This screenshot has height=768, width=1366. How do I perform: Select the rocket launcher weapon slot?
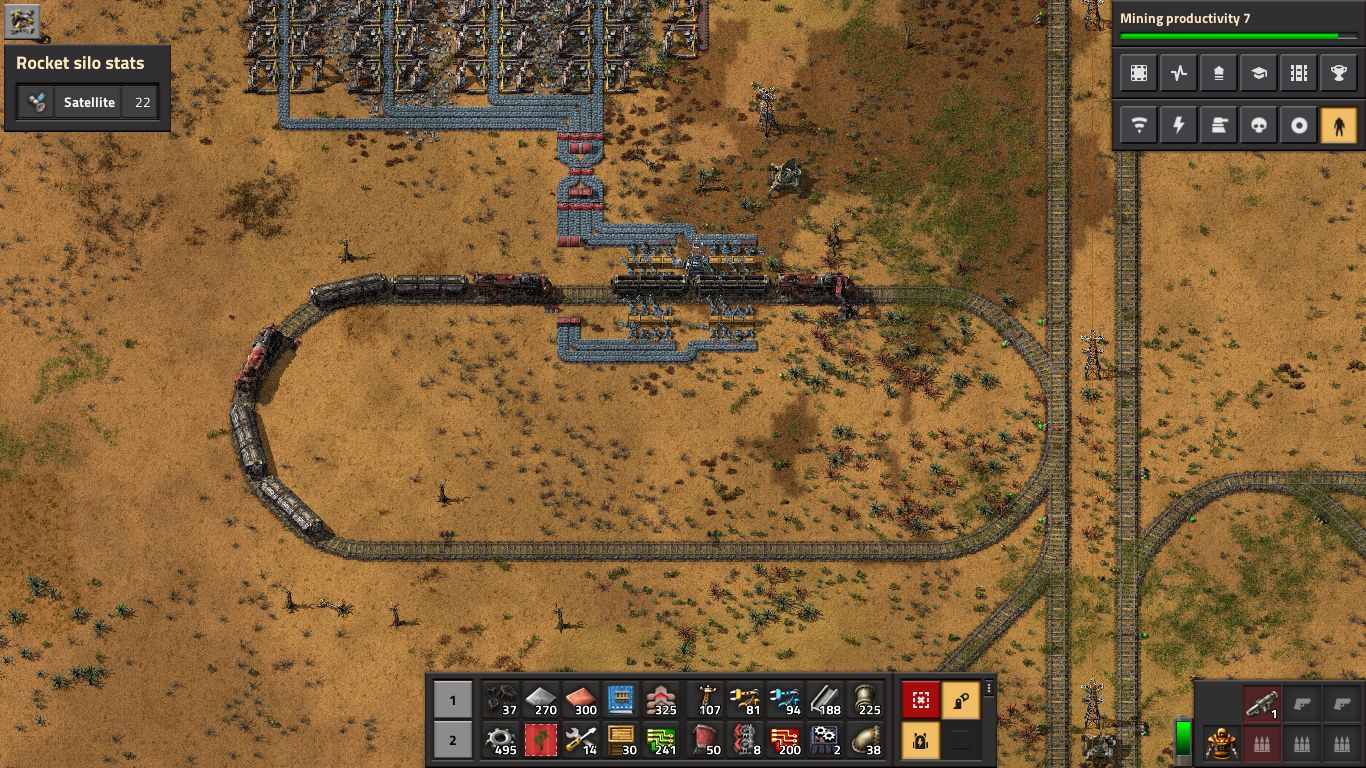1262,703
